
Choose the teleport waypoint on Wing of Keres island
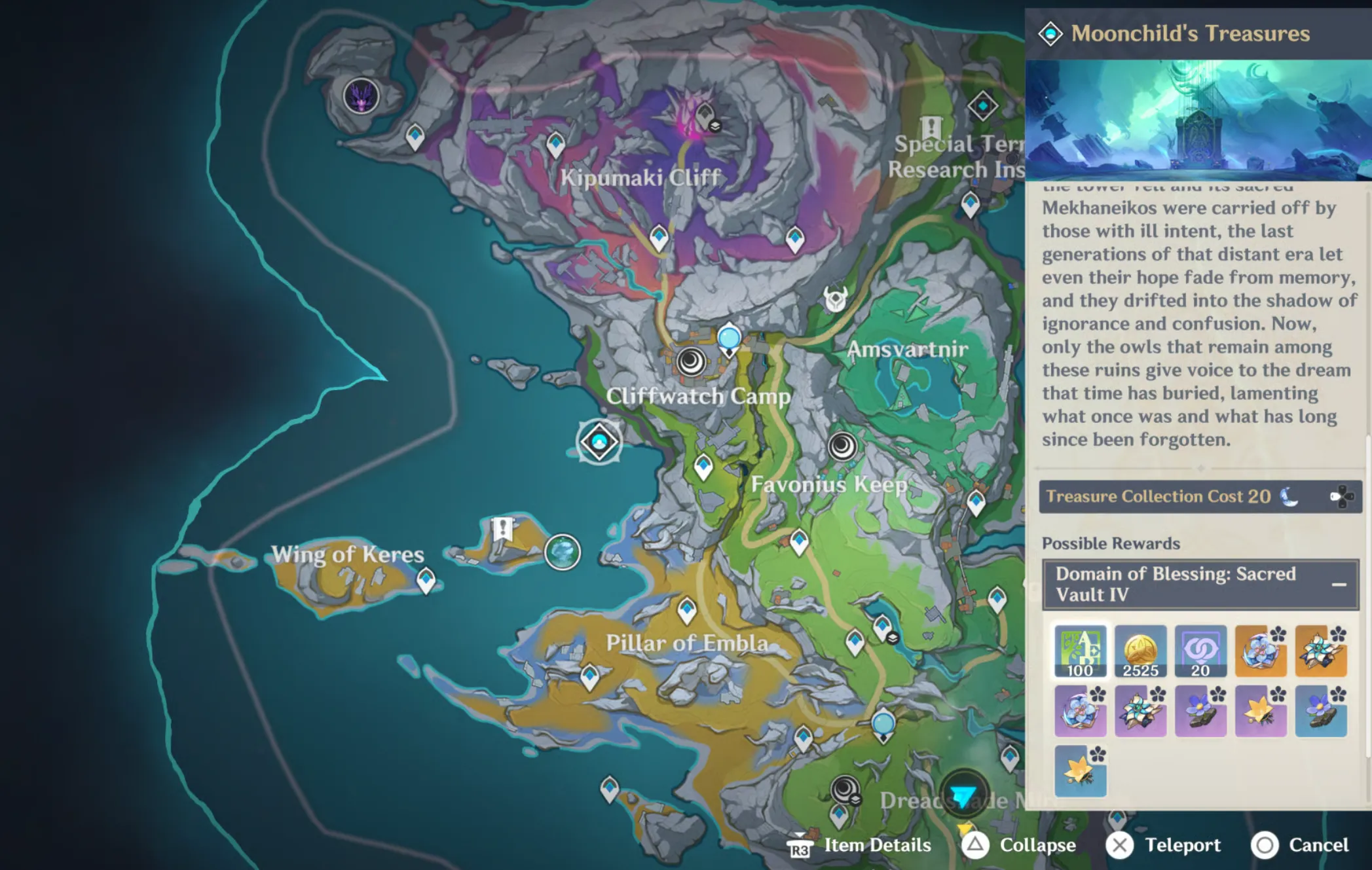click(x=426, y=580)
